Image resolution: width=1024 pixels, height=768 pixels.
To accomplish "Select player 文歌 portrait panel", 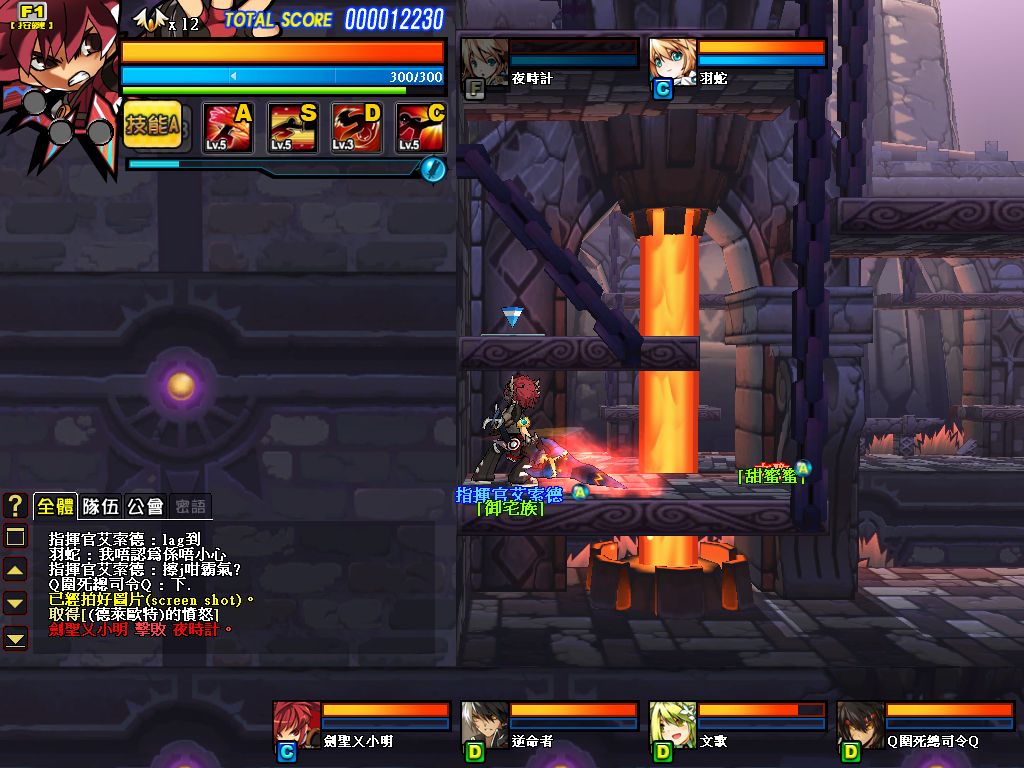I will click(673, 725).
